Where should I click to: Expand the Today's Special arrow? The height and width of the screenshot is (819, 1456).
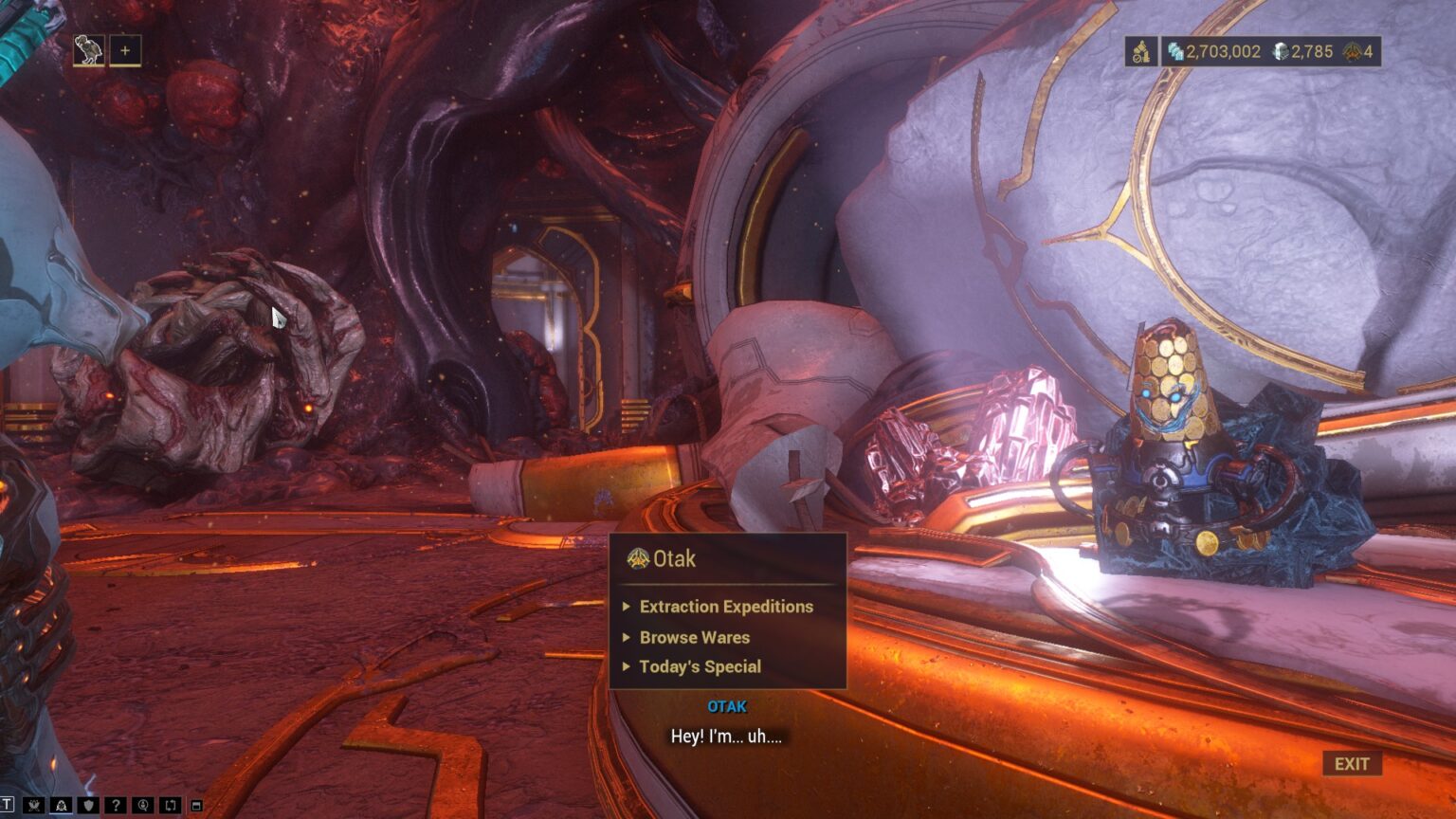point(627,667)
